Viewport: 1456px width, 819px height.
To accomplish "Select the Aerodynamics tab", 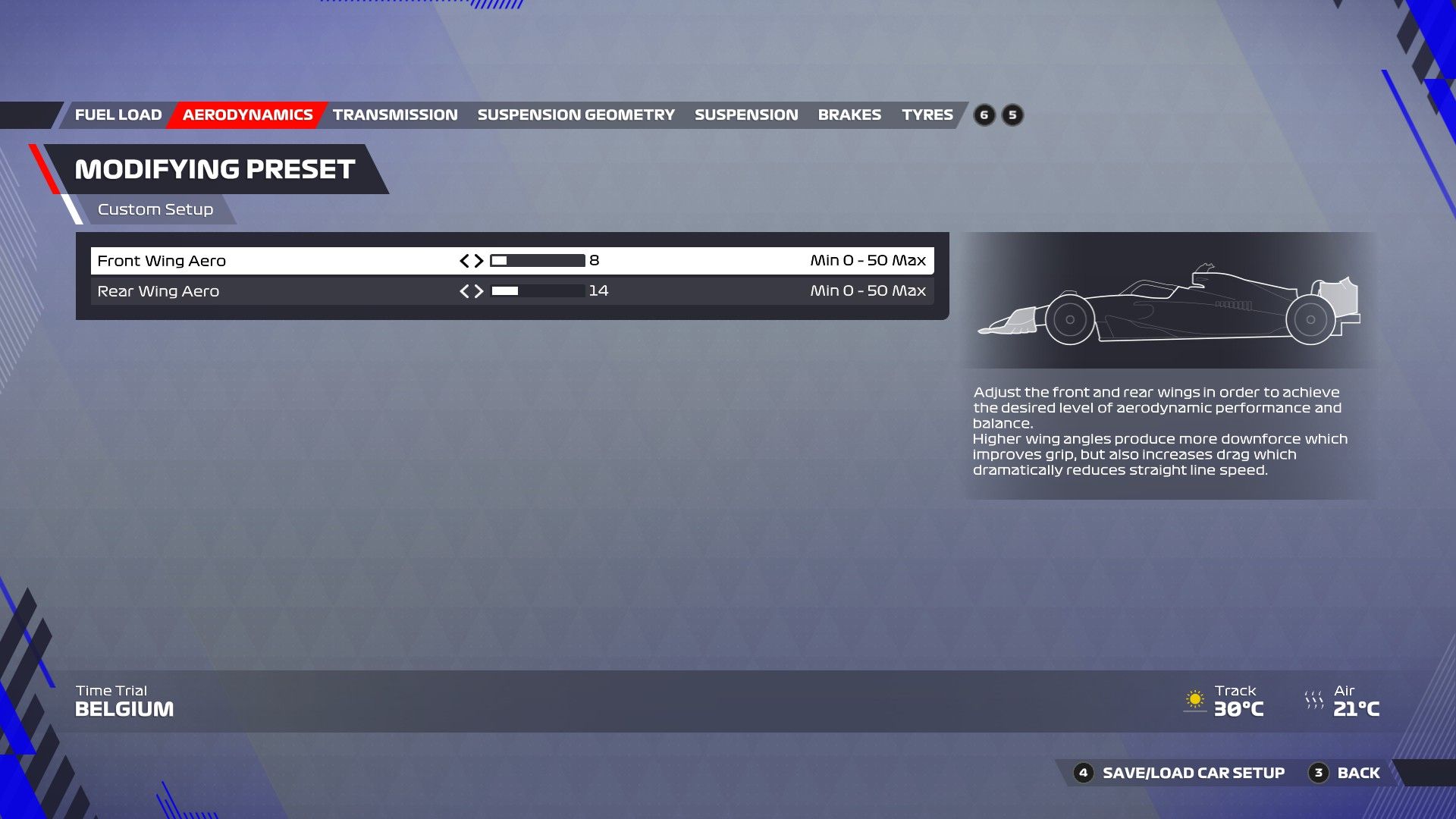I will pyautogui.click(x=247, y=115).
